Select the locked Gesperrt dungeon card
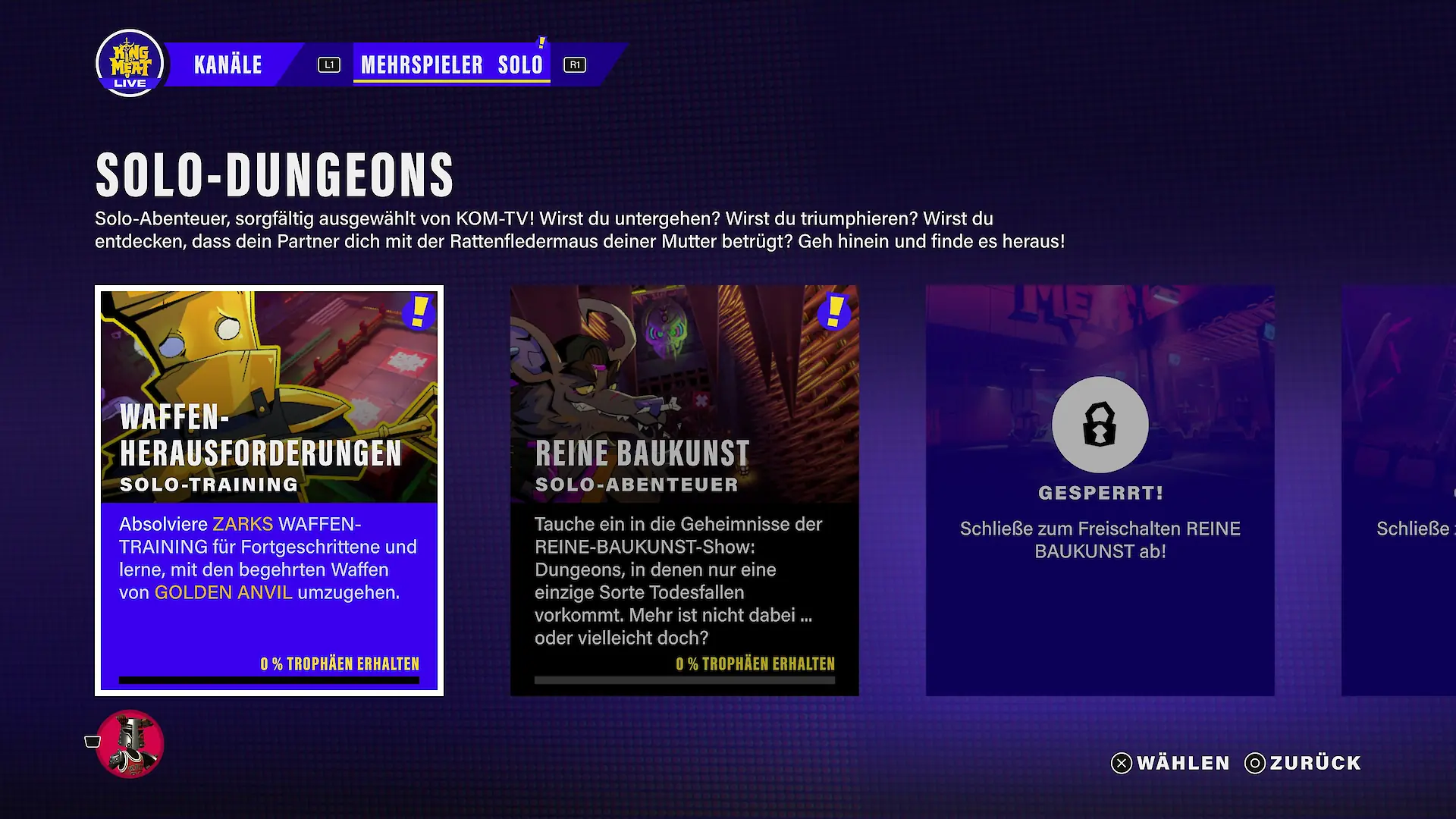 click(x=1100, y=490)
